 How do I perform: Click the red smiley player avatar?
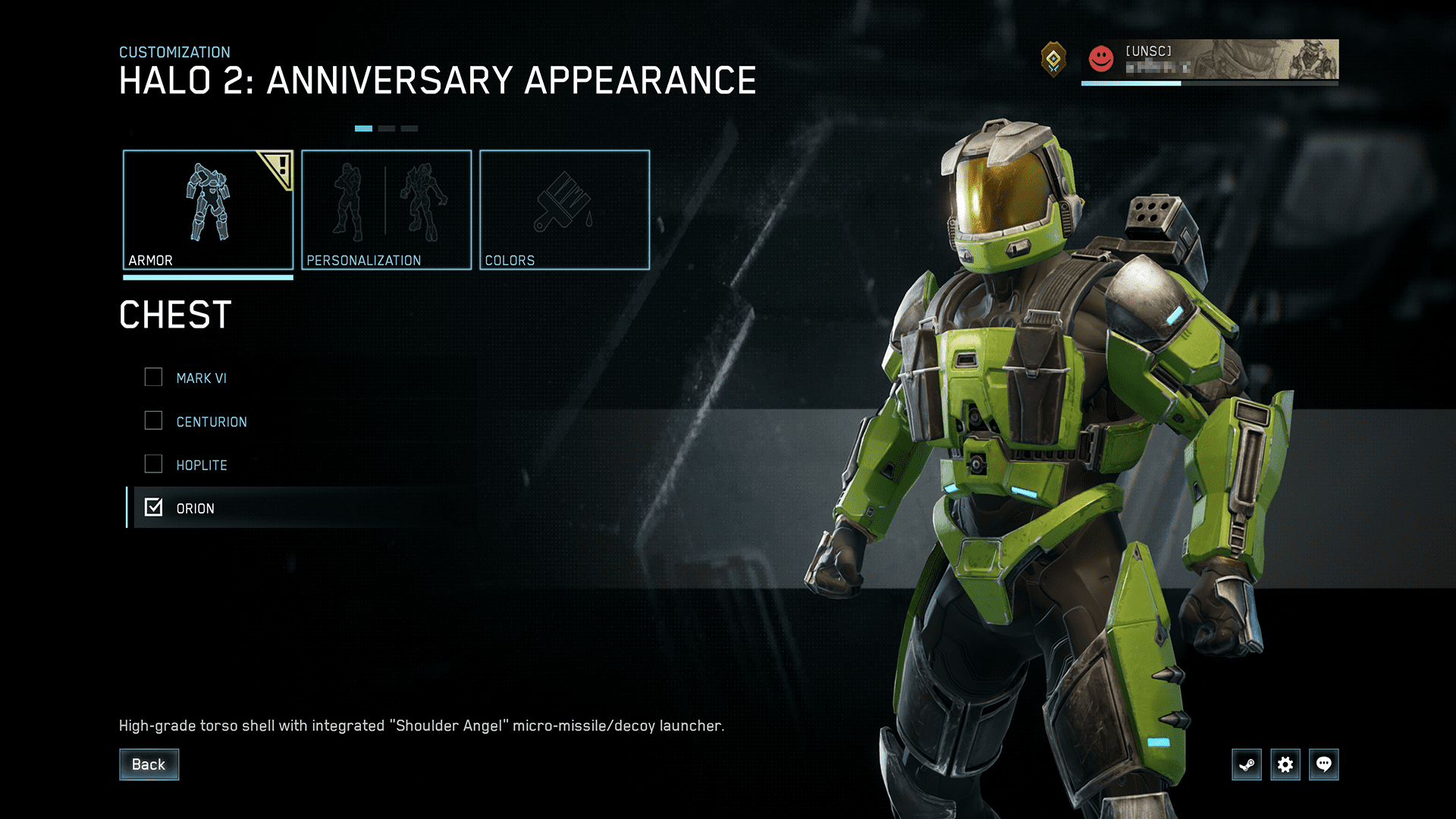1100,59
